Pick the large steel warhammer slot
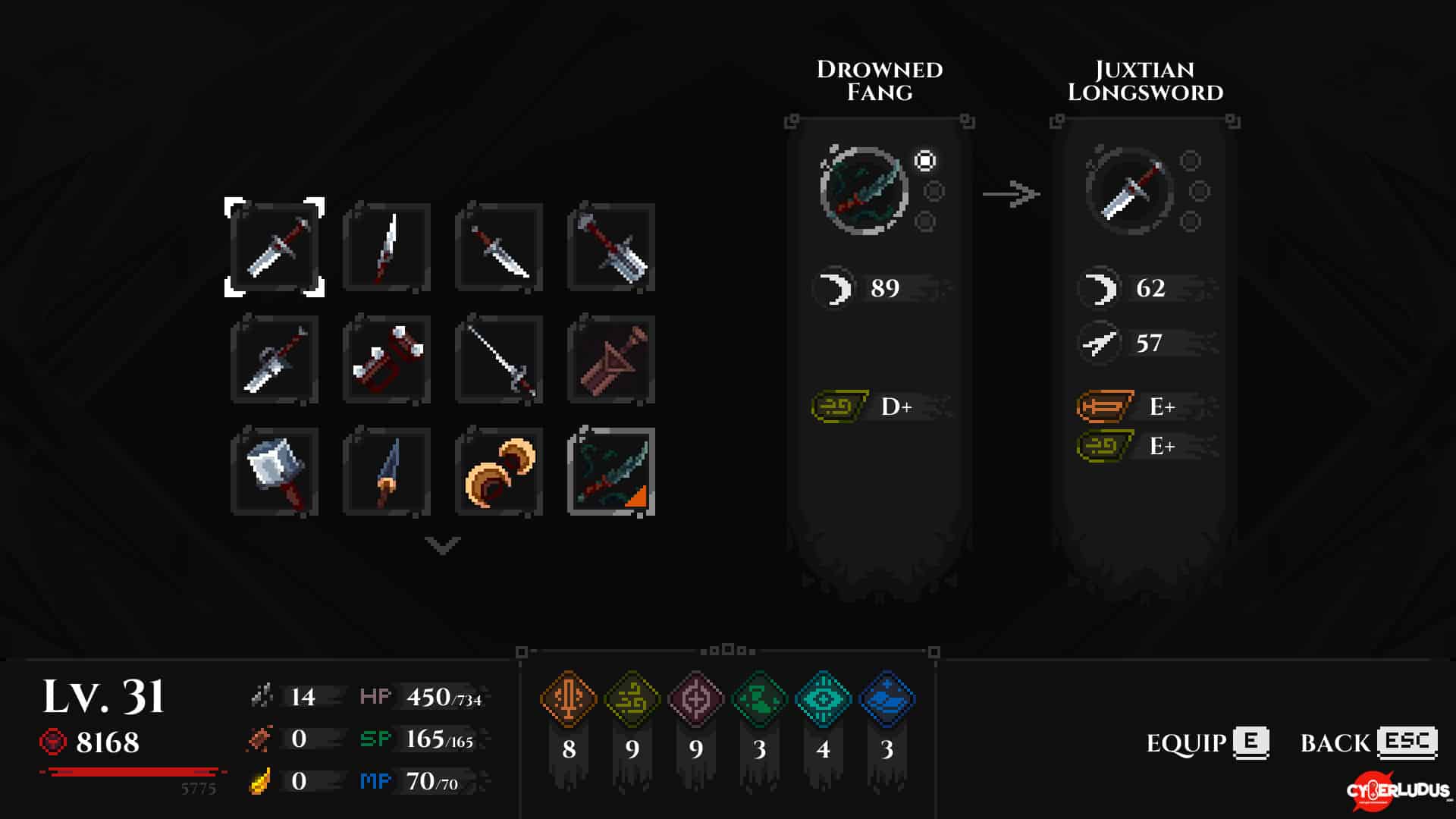Viewport: 1456px width, 819px height. click(x=275, y=472)
